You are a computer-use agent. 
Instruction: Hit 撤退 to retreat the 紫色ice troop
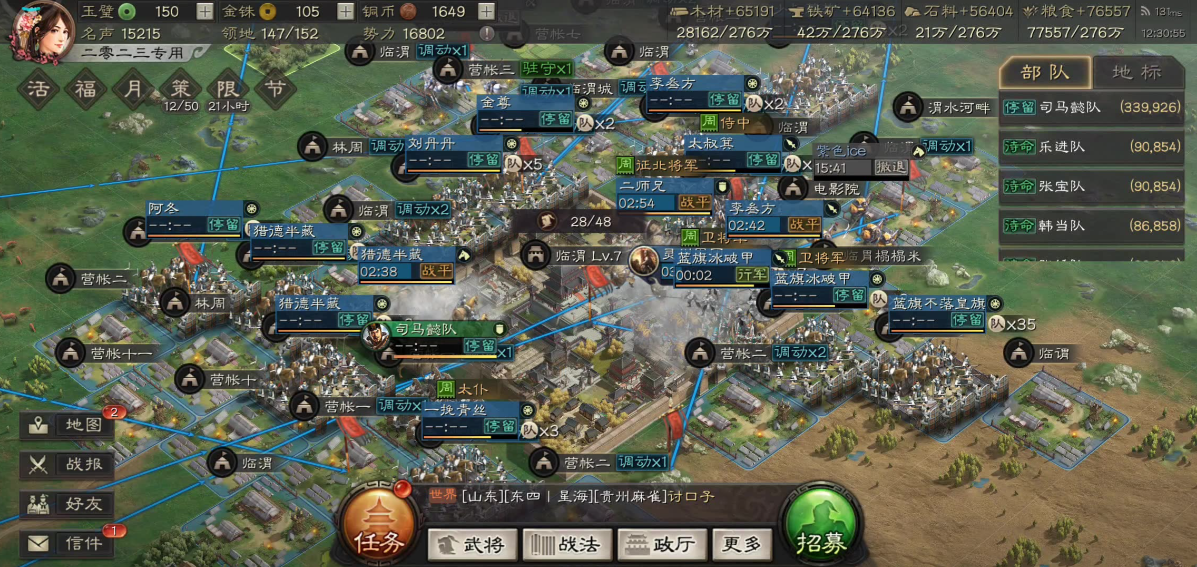pos(891,167)
